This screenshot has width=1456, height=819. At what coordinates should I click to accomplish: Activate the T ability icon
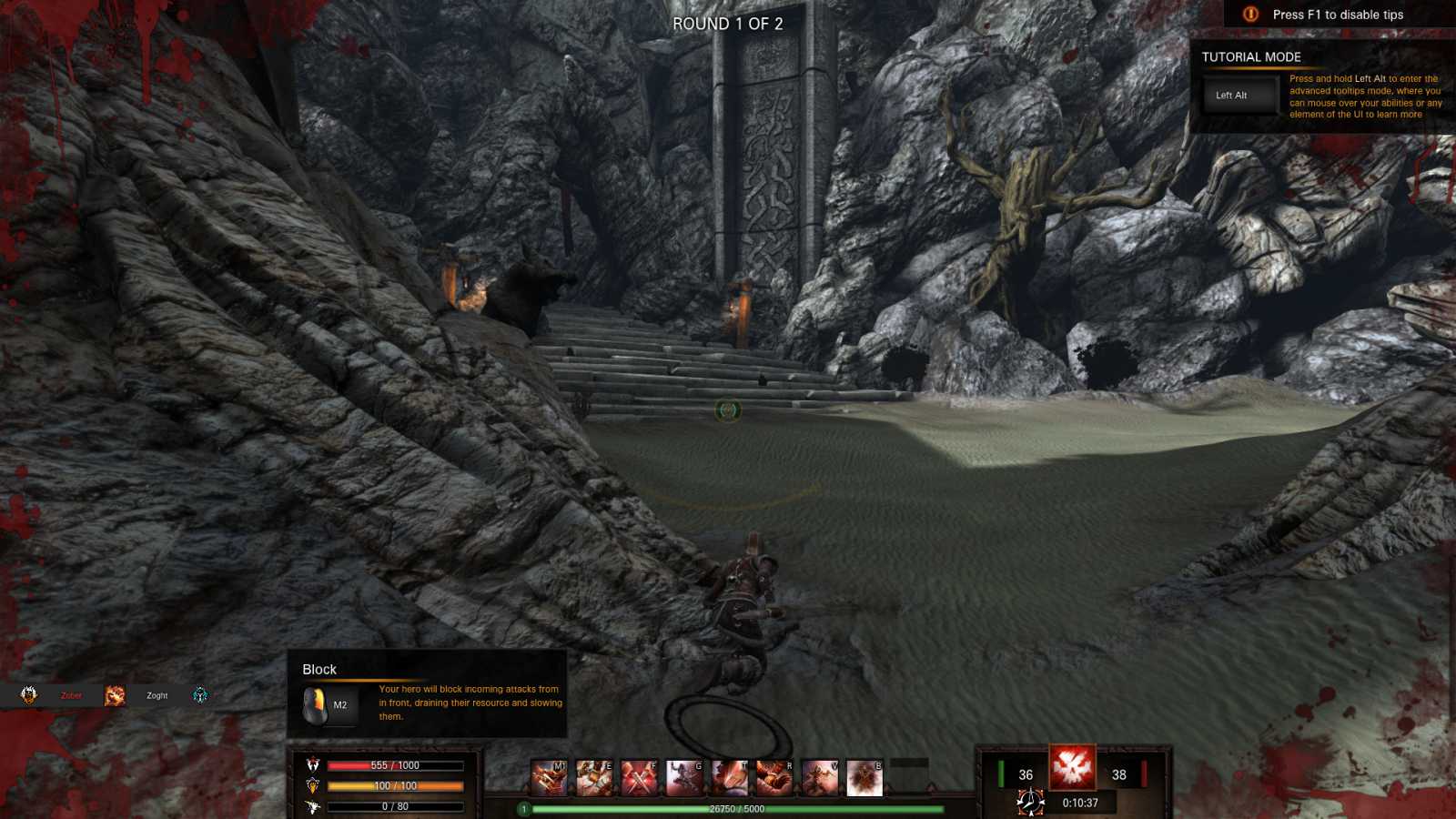pos(729,779)
